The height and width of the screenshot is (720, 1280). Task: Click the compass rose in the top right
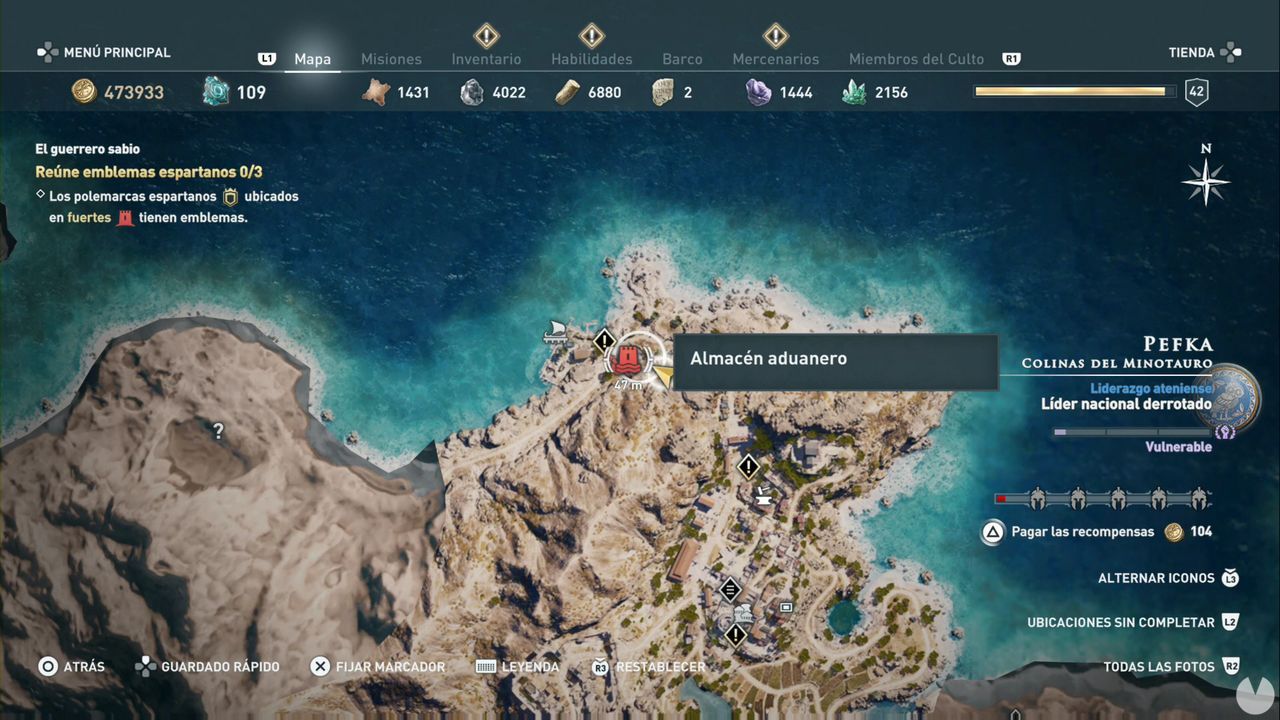pyautogui.click(x=1206, y=182)
